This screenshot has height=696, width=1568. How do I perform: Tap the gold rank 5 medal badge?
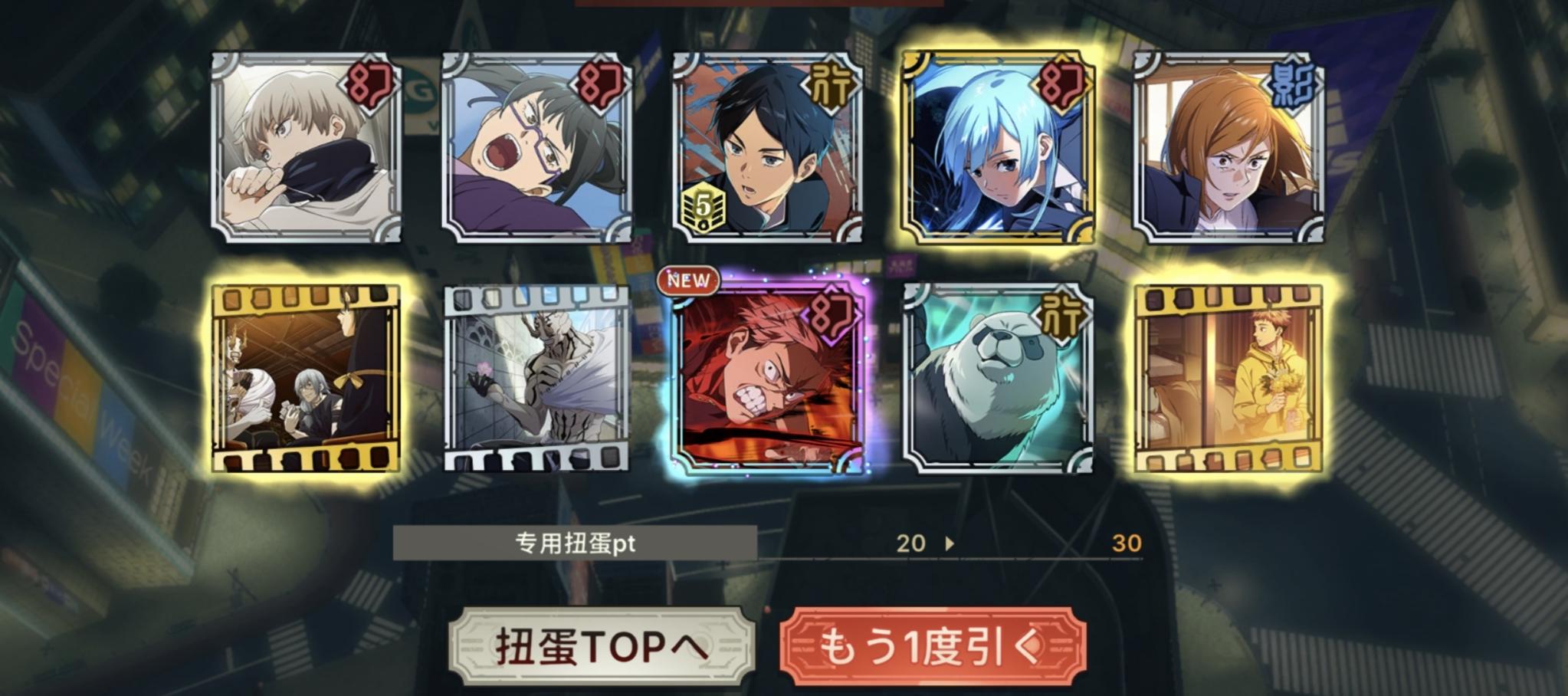point(704,205)
